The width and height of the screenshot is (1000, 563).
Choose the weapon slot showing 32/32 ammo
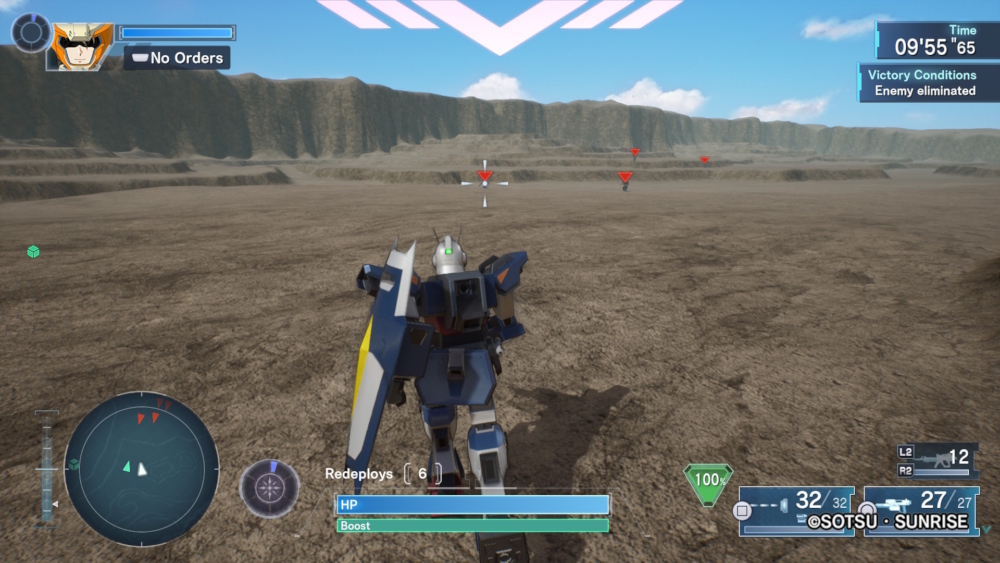796,510
